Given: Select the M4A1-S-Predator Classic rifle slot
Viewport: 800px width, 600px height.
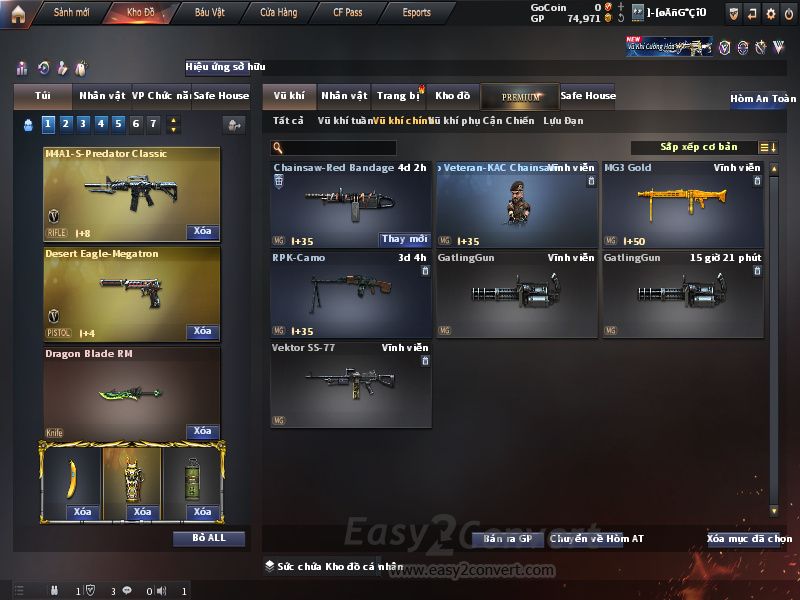Looking at the screenshot, I should tap(131, 194).
